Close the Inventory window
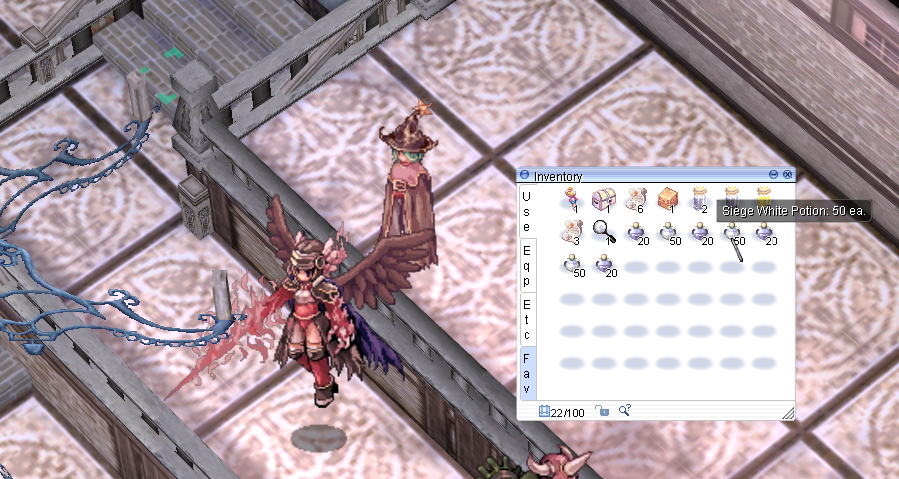This screenshot has height=479, width=899. 788,175
